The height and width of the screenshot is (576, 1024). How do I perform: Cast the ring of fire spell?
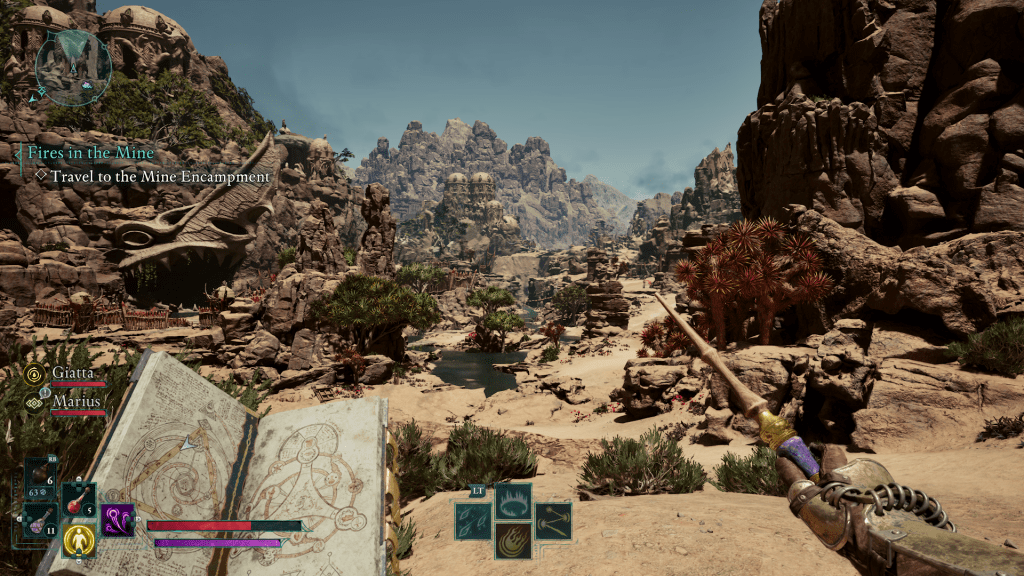513,500
